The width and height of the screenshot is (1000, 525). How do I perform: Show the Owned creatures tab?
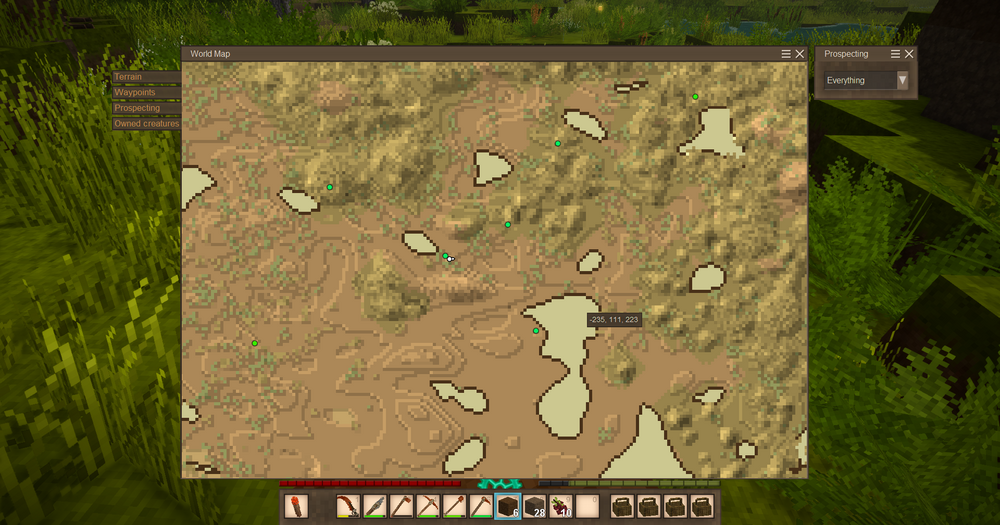coord(146,124)
